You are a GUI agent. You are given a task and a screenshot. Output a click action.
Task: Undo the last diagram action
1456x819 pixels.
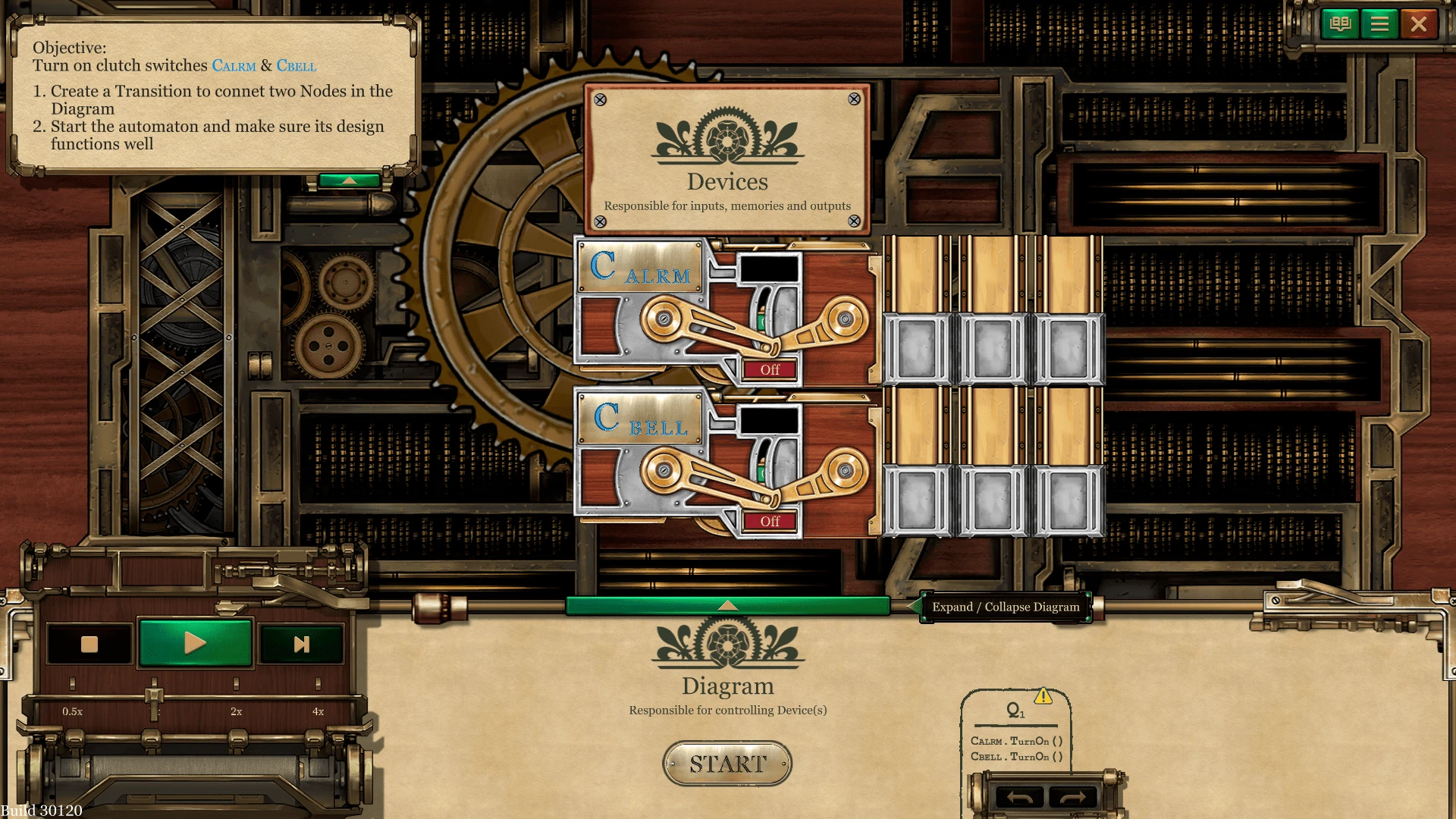[x=1019, y=797]
